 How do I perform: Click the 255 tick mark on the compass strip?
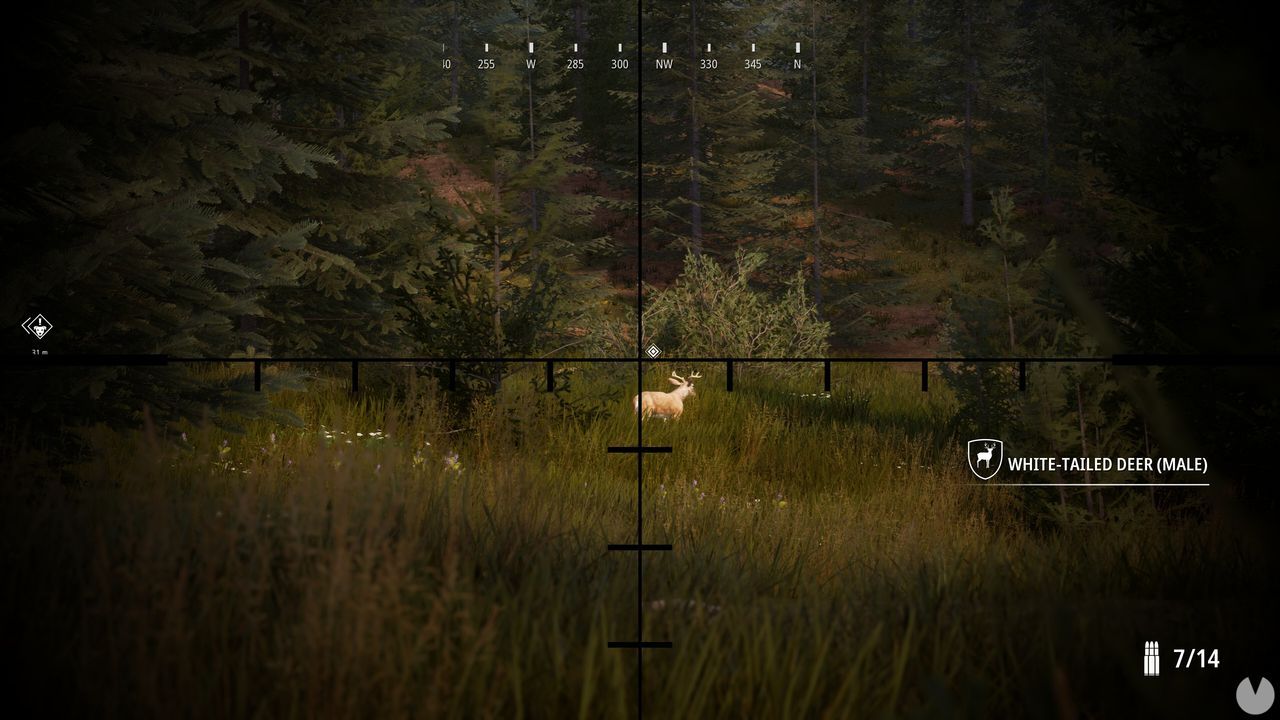coord(487,63)
